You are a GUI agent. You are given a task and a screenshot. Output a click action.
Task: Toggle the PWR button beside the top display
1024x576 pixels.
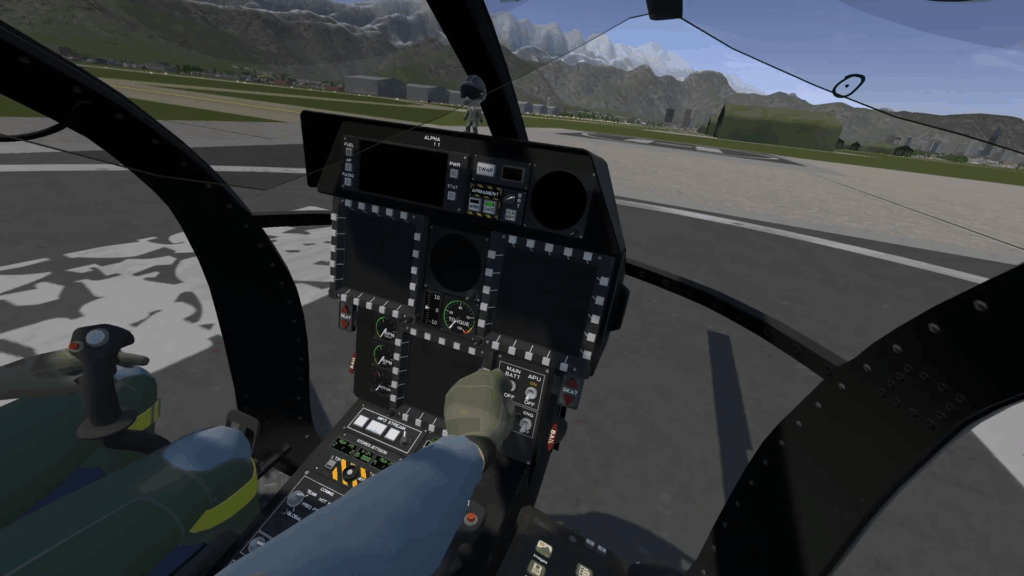(454, 174)
